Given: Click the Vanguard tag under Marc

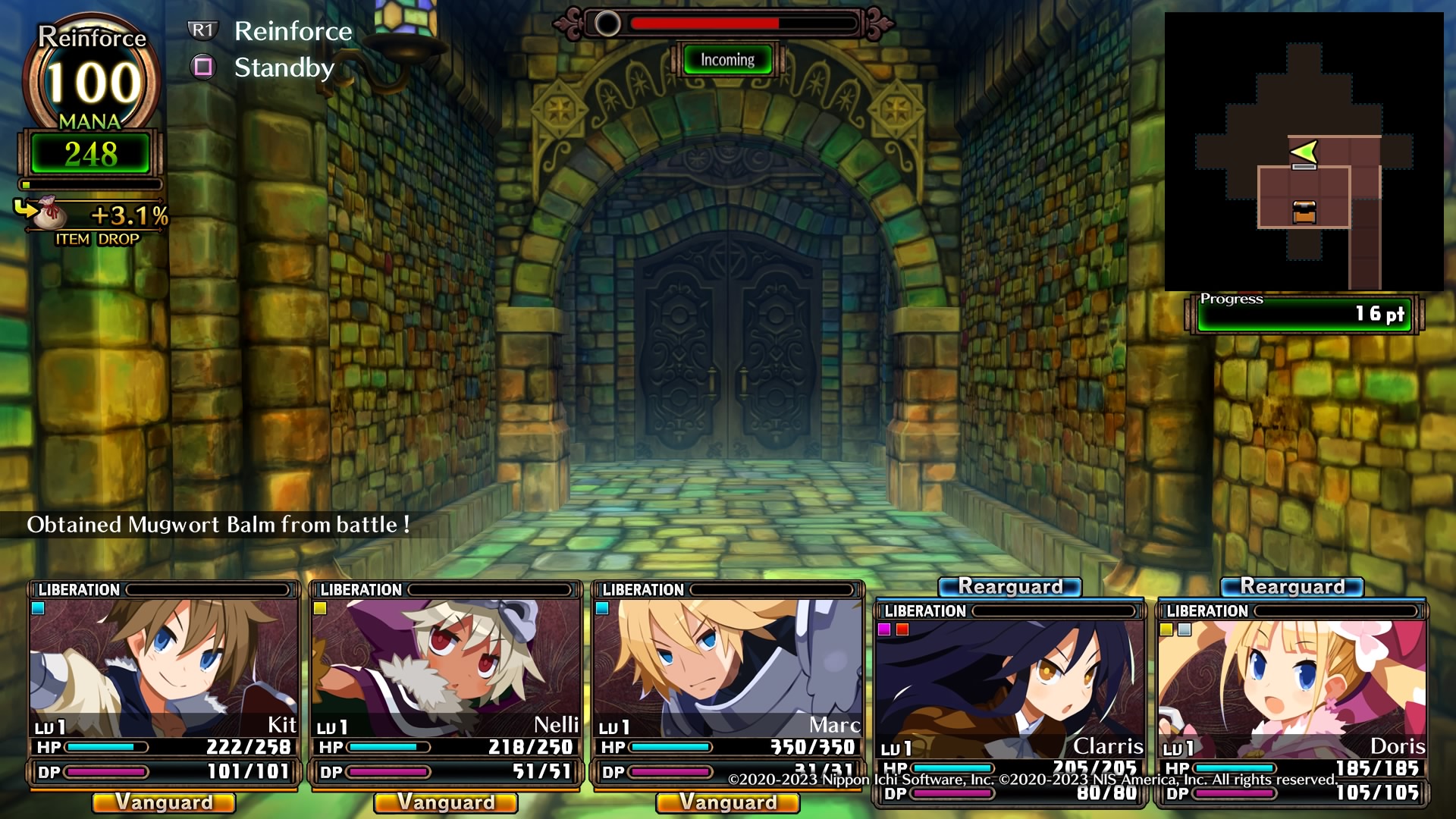Looking at the screenshot, I should point(728,802).
